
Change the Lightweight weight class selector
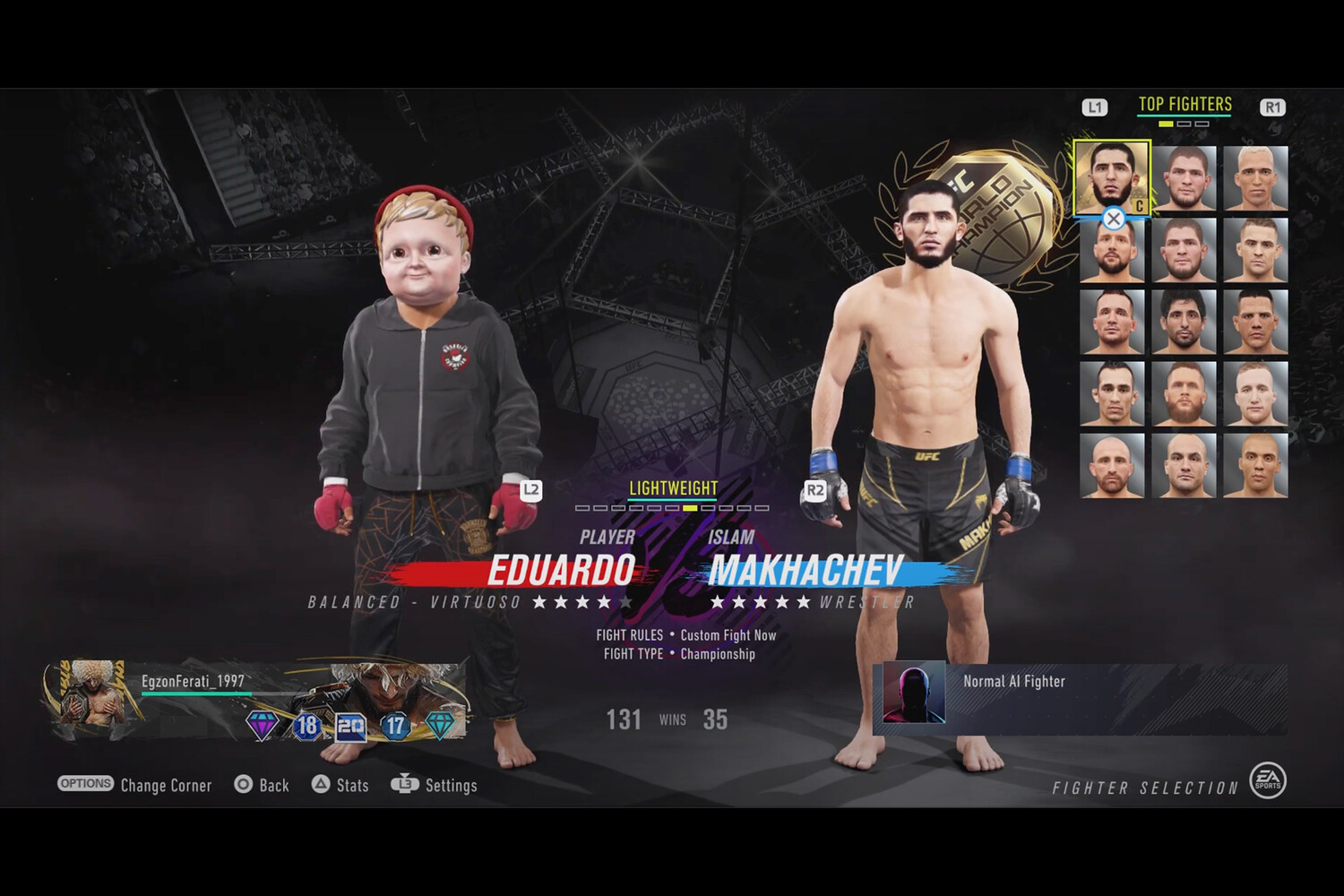tap(673, 489)
